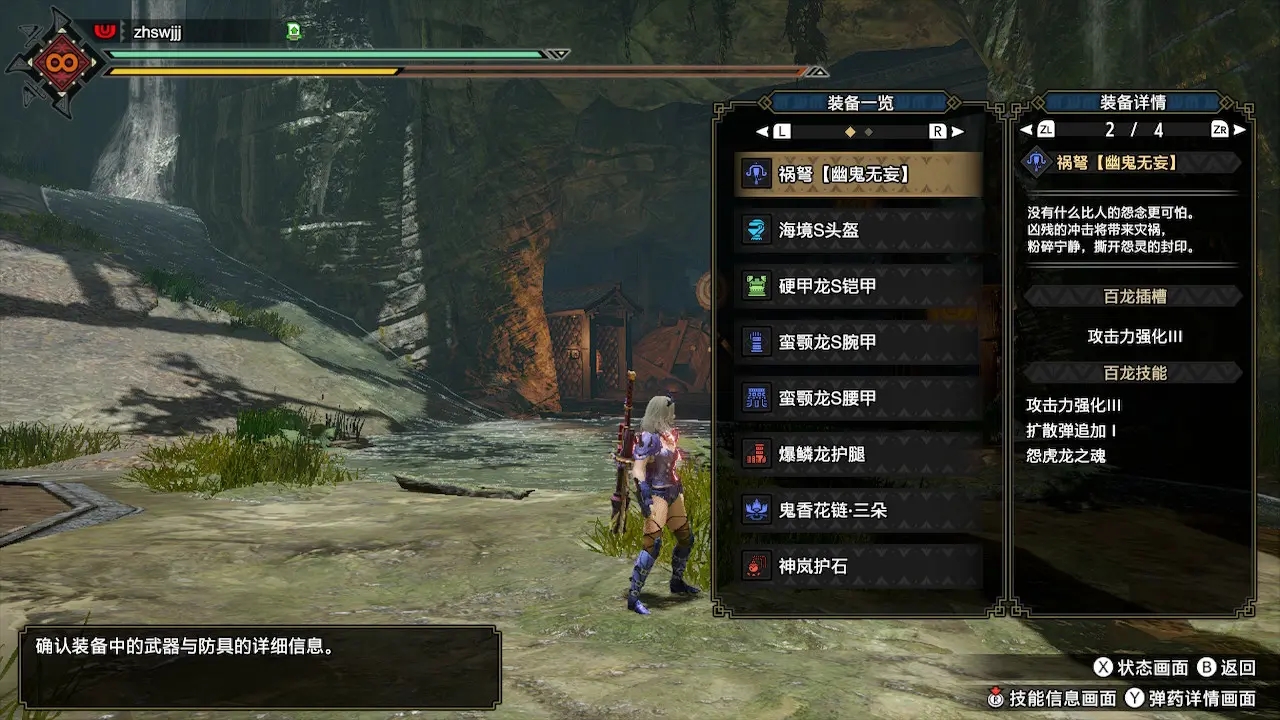Select the 蛮颚龙S腰甲 waist armor

click(x=858, y=398)
